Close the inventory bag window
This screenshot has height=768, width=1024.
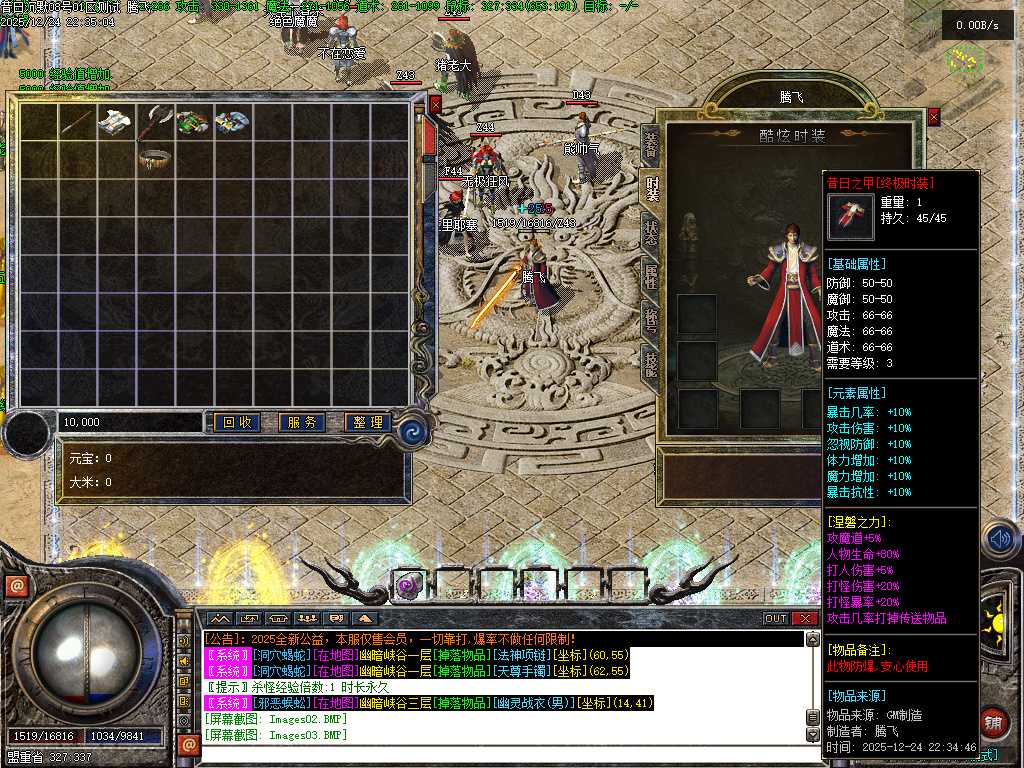point(435,102)
